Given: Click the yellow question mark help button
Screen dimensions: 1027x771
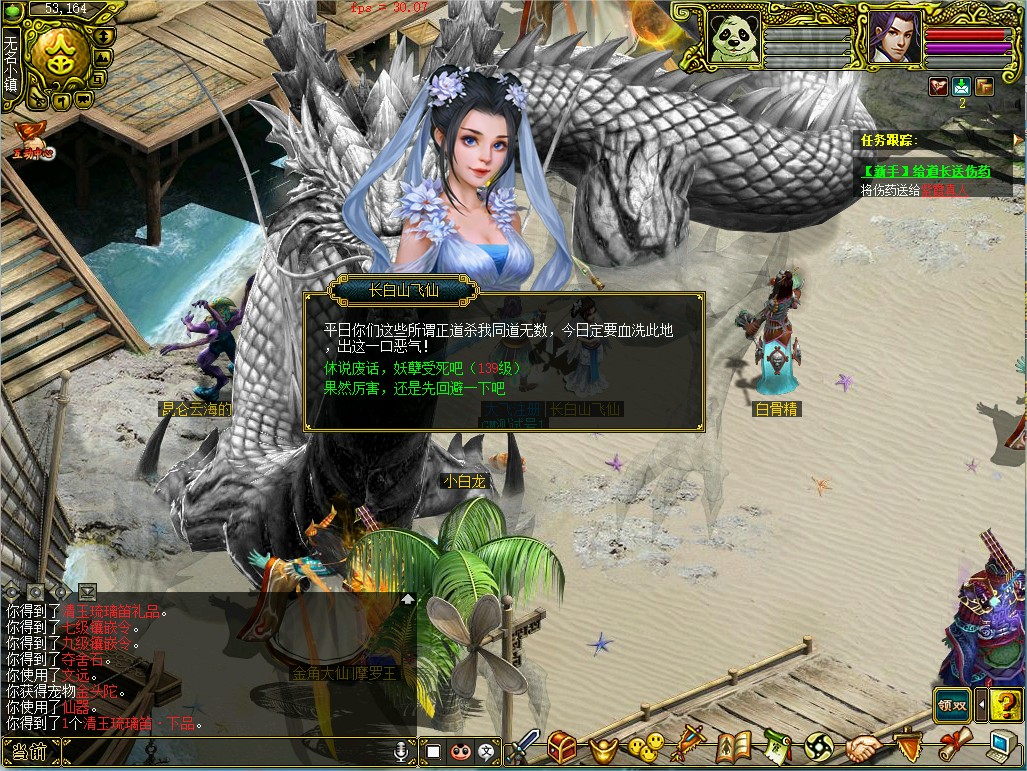Looking at the screenshot, I should coord(1007,704).
